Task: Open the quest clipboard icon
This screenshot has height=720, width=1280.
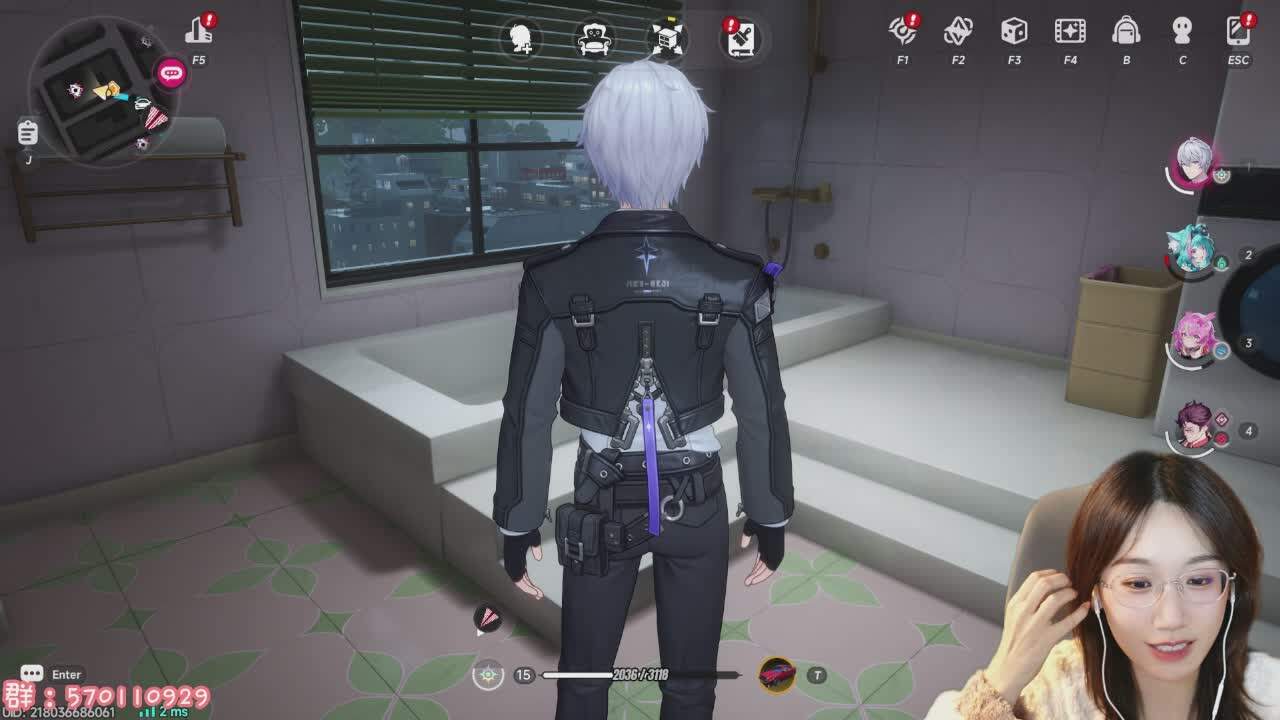Action: pos(28,132)
